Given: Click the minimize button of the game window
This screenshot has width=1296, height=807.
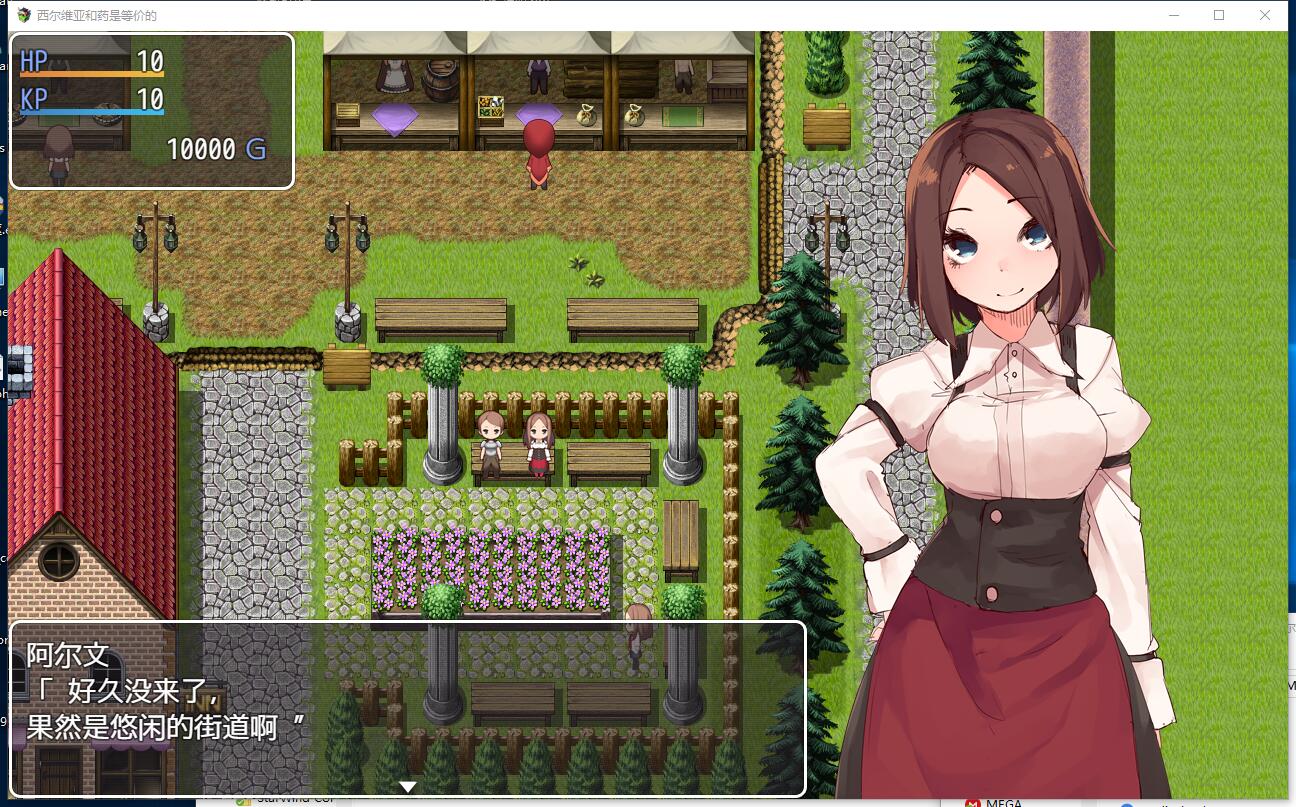Looking at the screenshot, I should pyautogui.click(x=1172, y=15).
